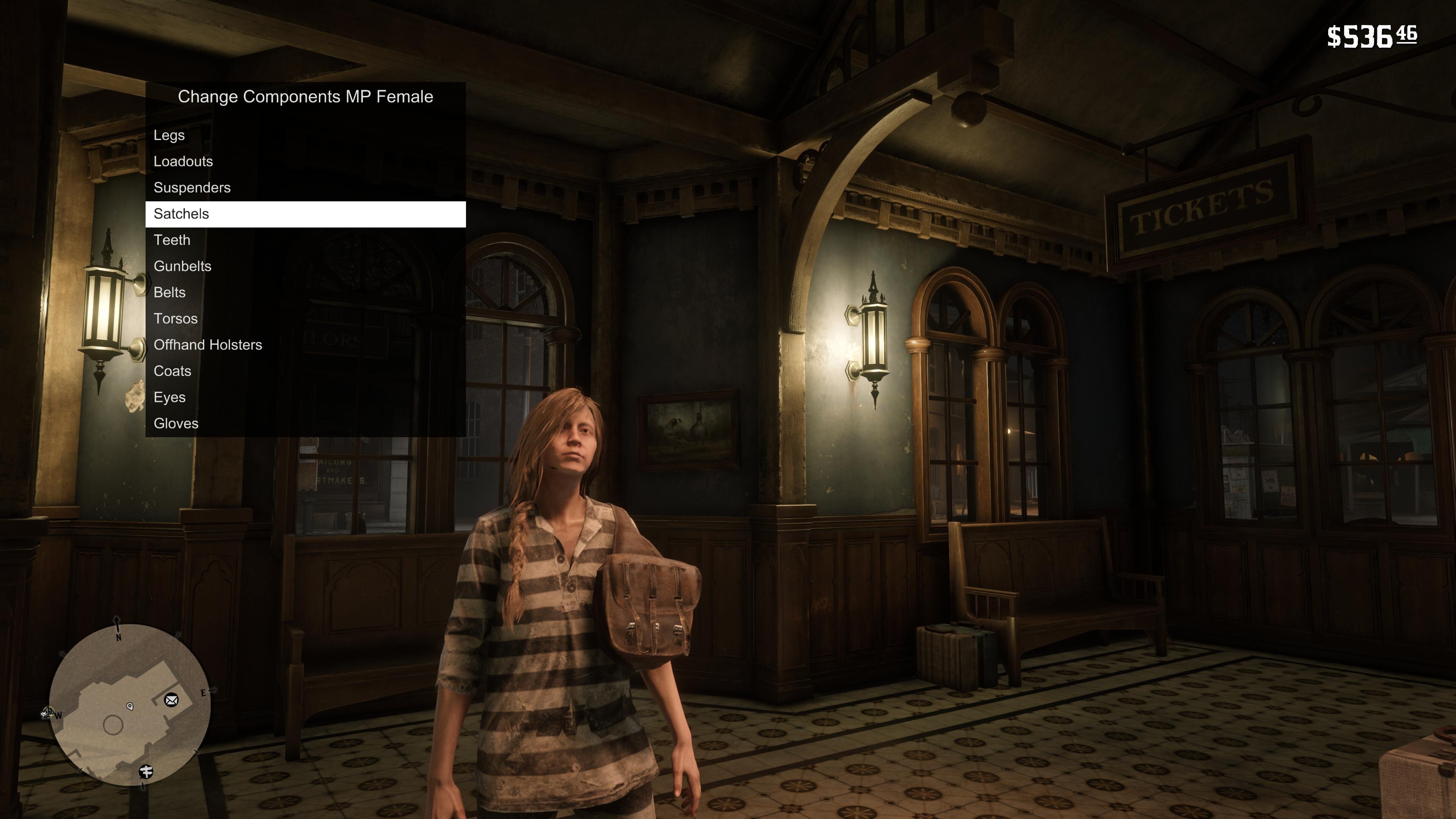Click the circular minimap

pos(129,705)
